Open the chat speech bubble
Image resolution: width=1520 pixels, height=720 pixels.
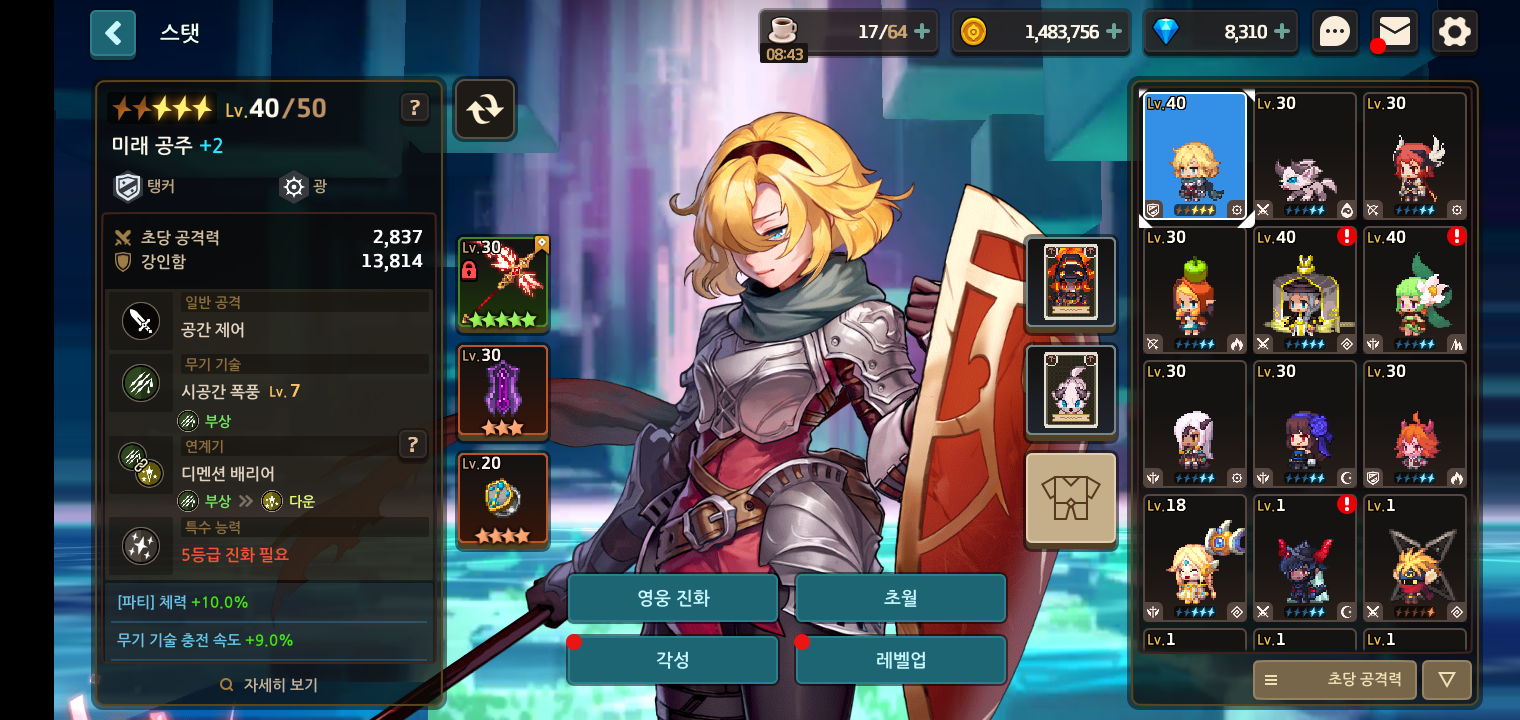click(1335, 32)
